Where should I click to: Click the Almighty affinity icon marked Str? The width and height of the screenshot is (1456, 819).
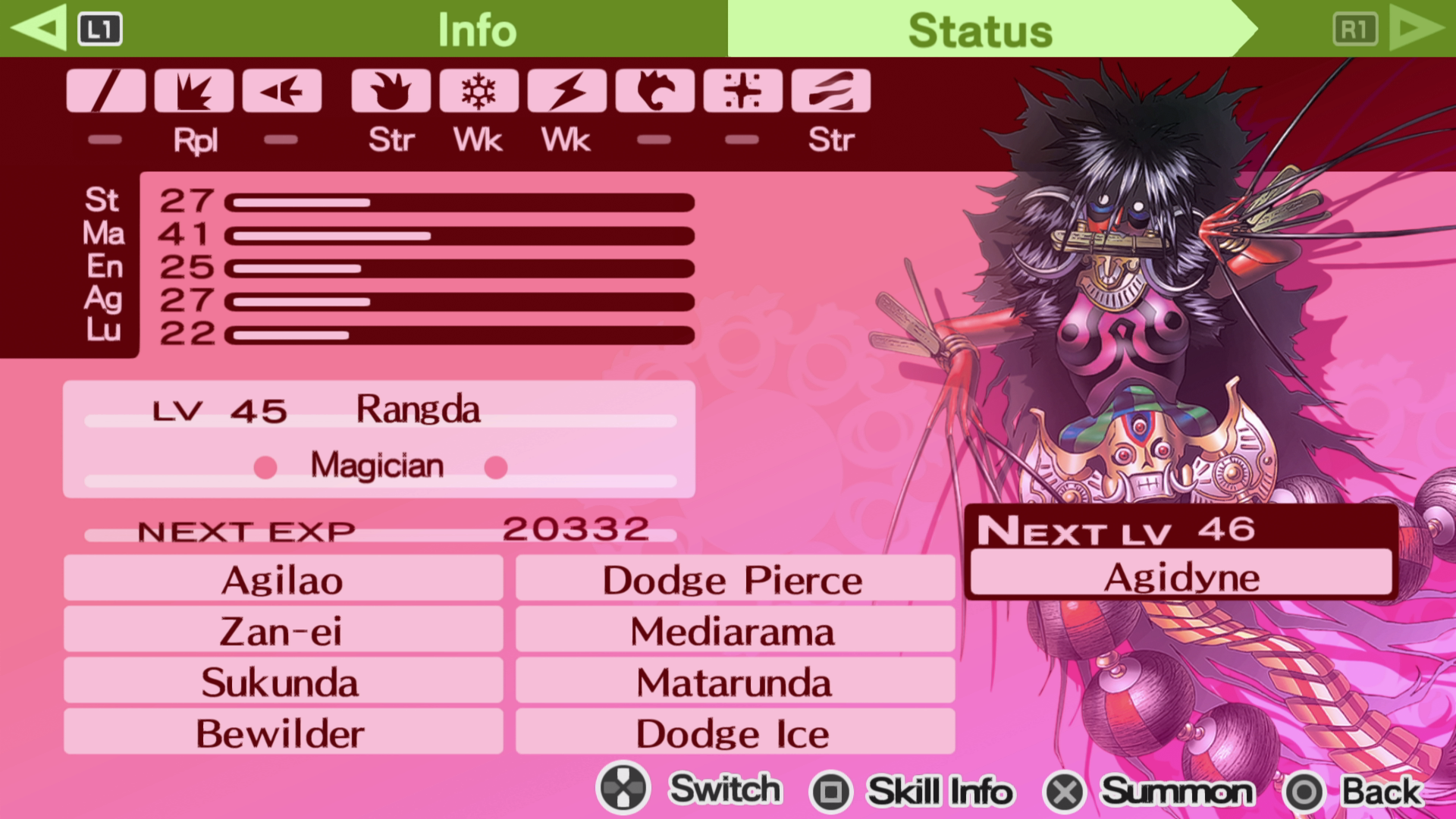point(831,91)
